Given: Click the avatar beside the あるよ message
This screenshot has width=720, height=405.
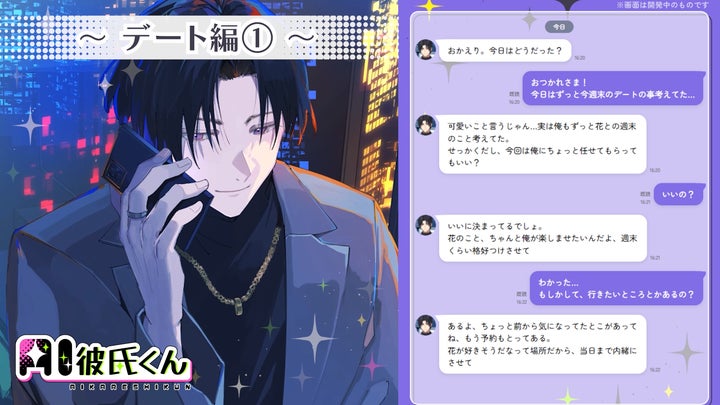Looking at the screenshot, I should pyautogui.click(x=425, y=325).
